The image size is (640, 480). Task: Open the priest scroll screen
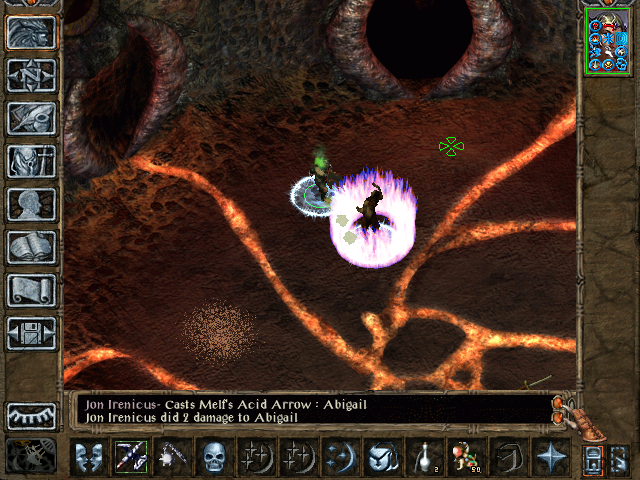[x=31, y=290]
